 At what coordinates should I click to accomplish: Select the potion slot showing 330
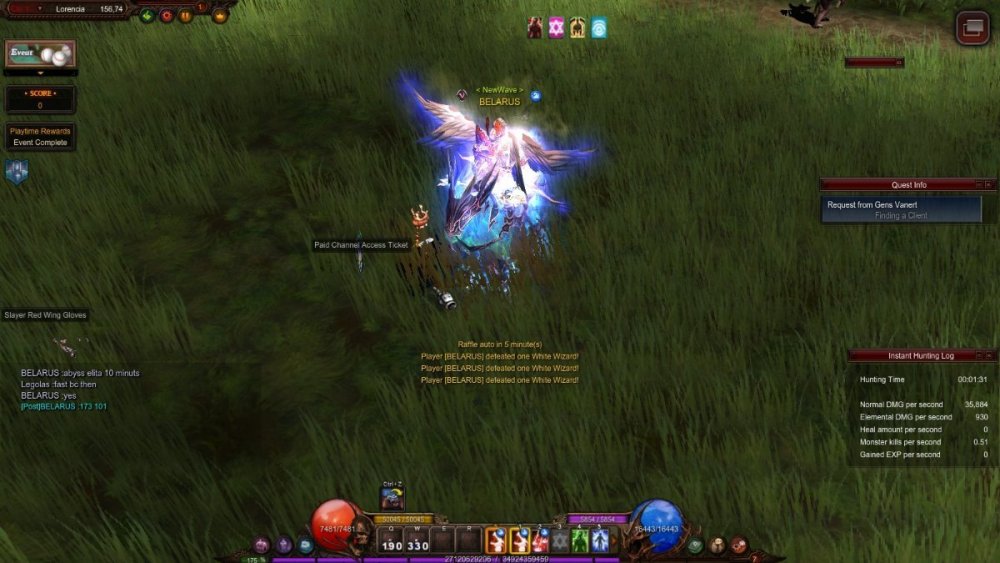pyautogui.click(x=417, y=540)
